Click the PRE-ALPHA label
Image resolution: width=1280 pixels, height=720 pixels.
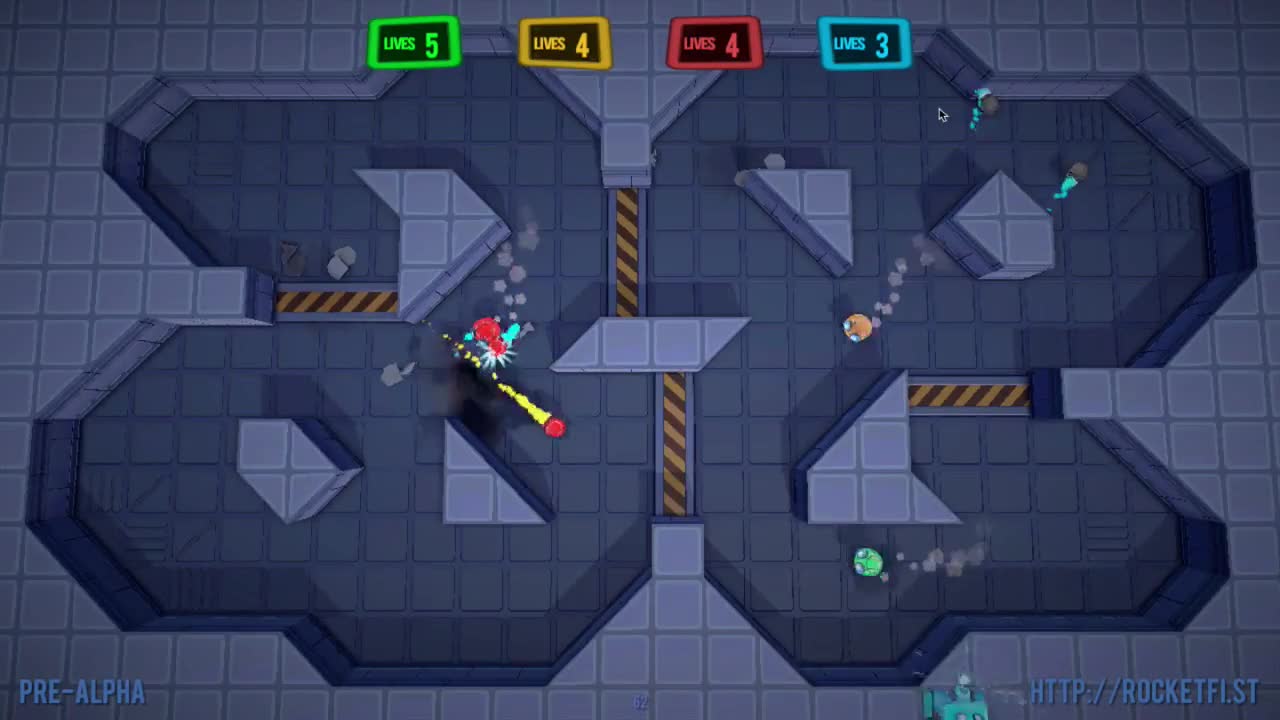point(80,692)
